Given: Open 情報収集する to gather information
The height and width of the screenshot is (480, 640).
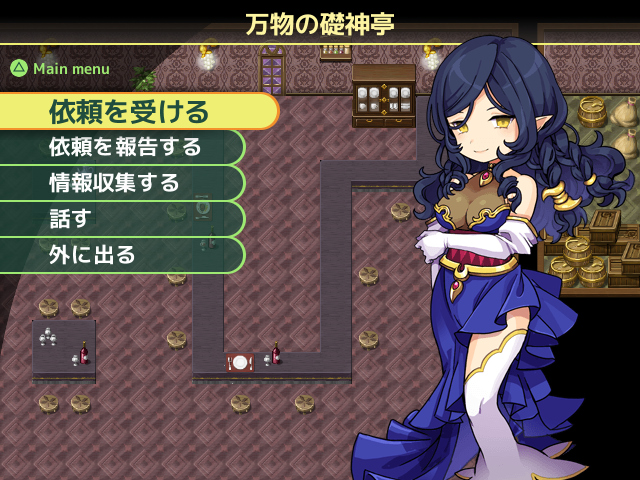Looking at the screenshot, I should pos(115,183).
